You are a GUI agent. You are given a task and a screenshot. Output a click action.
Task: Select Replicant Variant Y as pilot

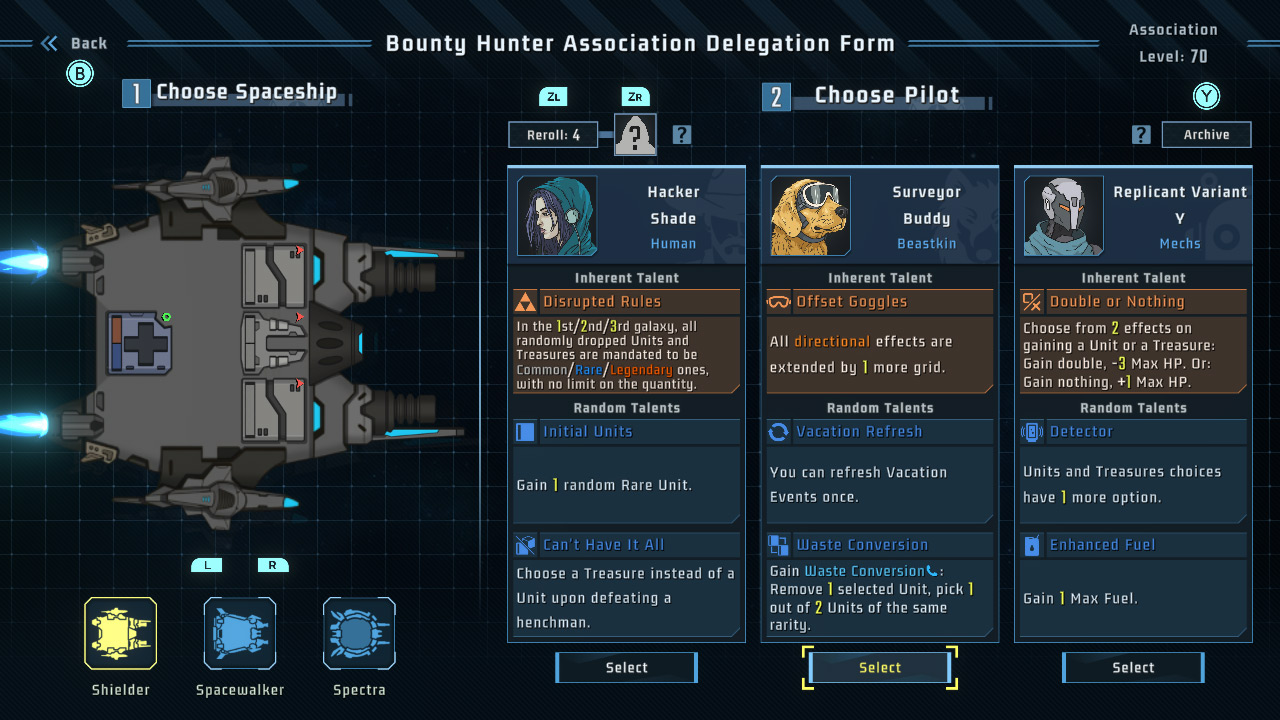point(1133,667)
